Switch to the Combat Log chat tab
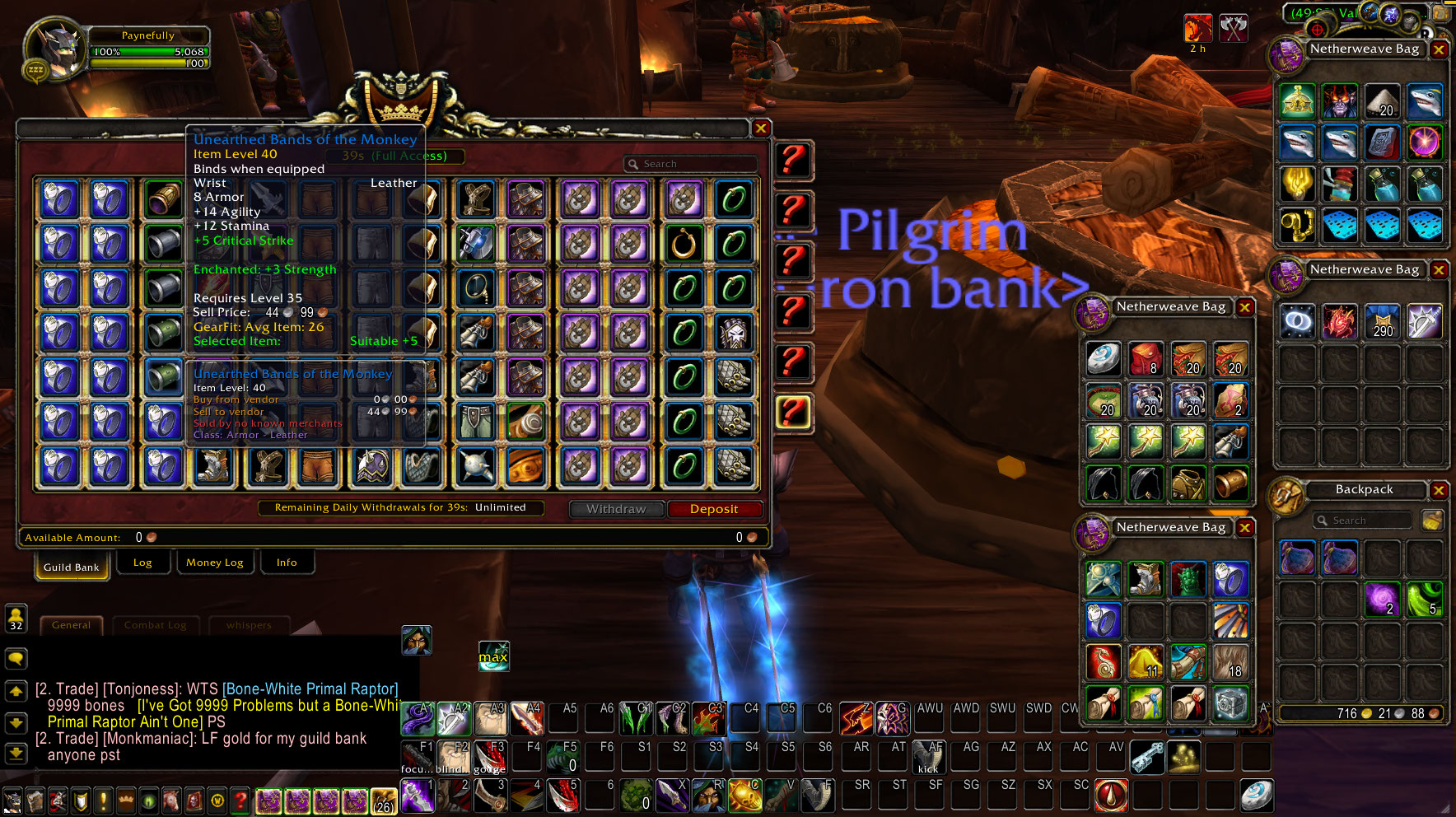1456x817 pixels. tap(155, 625)
